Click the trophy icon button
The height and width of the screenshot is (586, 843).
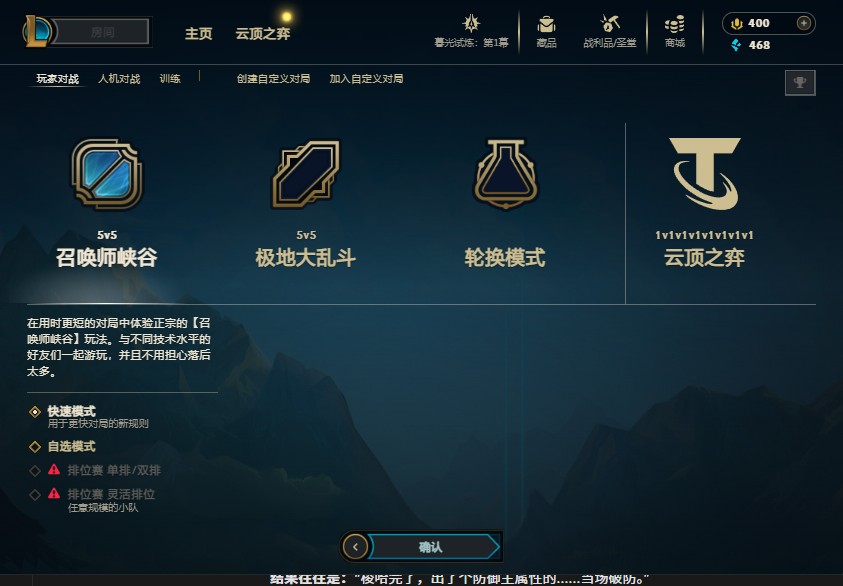click(800, 83)
